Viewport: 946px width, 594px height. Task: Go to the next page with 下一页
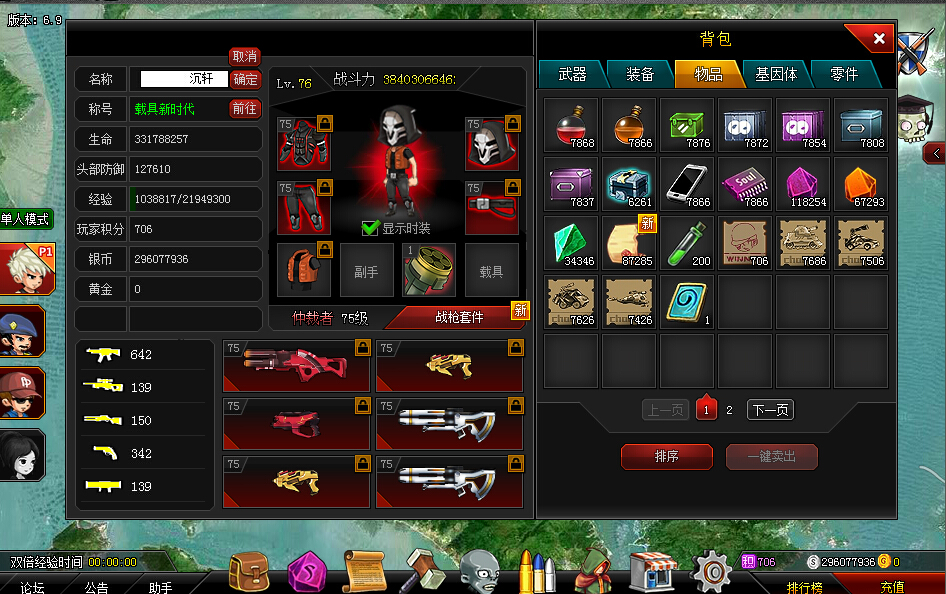(x=770, y=410)
